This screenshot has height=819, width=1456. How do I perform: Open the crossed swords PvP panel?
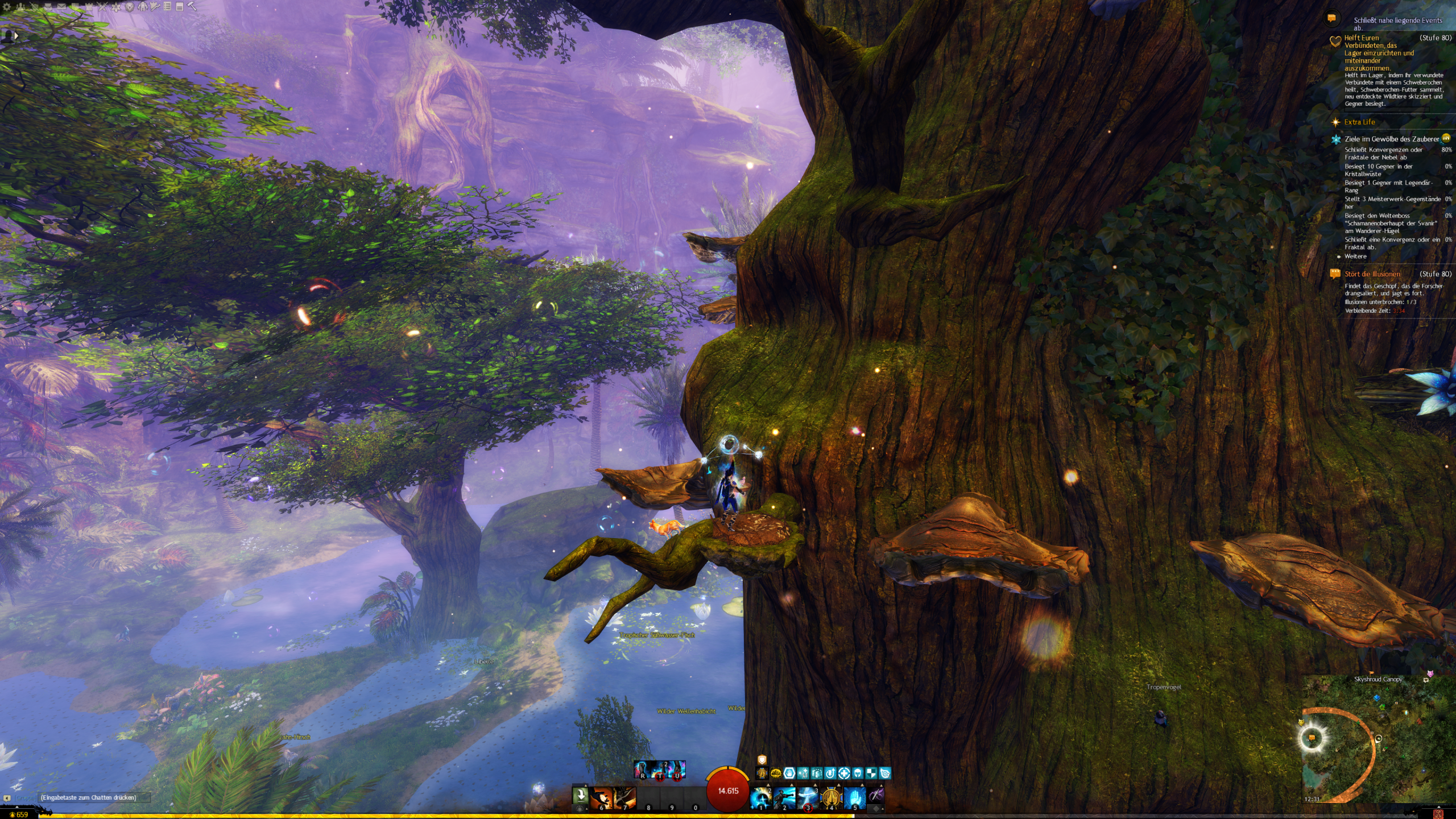[102, 7]
